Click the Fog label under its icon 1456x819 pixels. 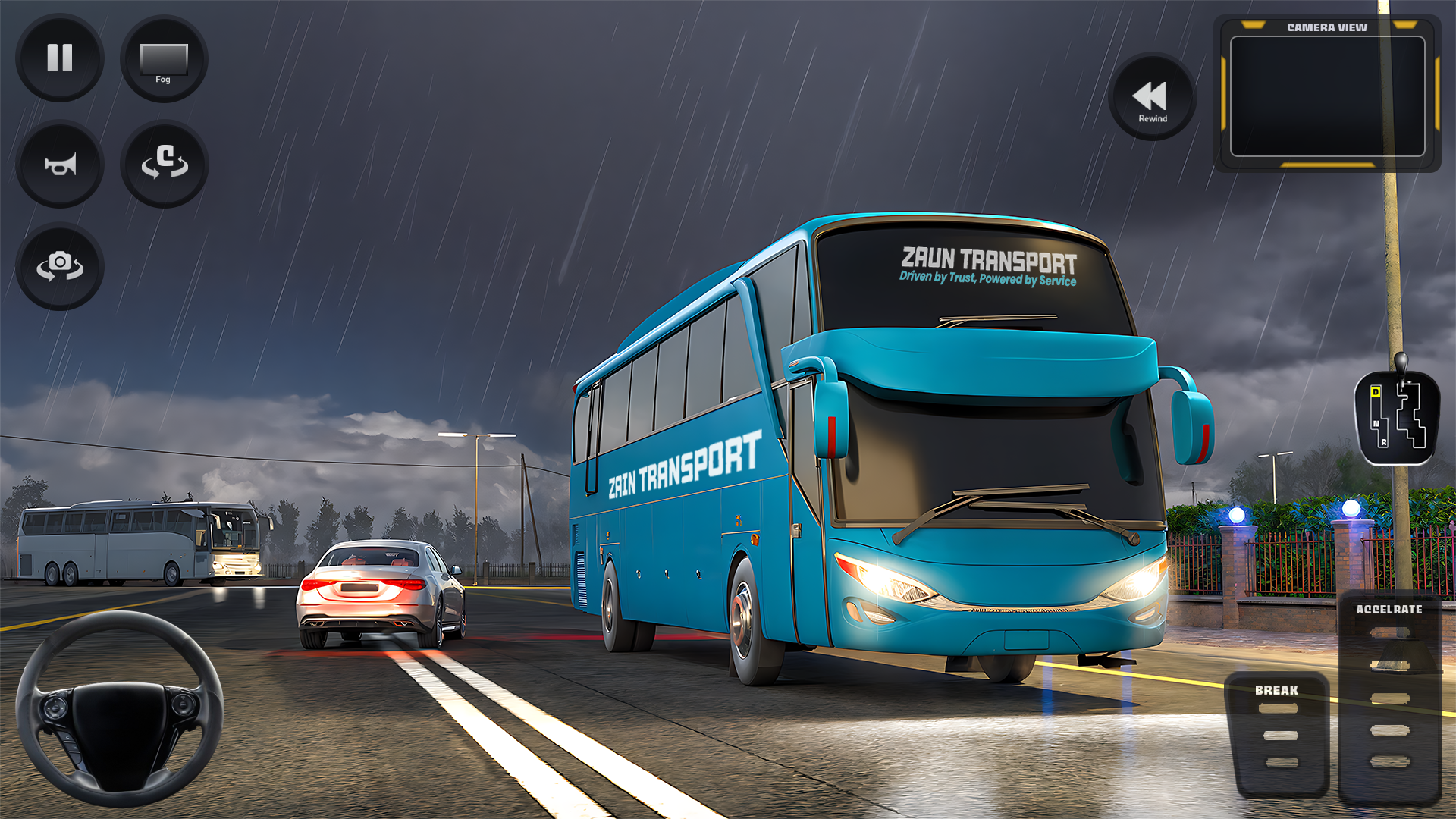164,77
